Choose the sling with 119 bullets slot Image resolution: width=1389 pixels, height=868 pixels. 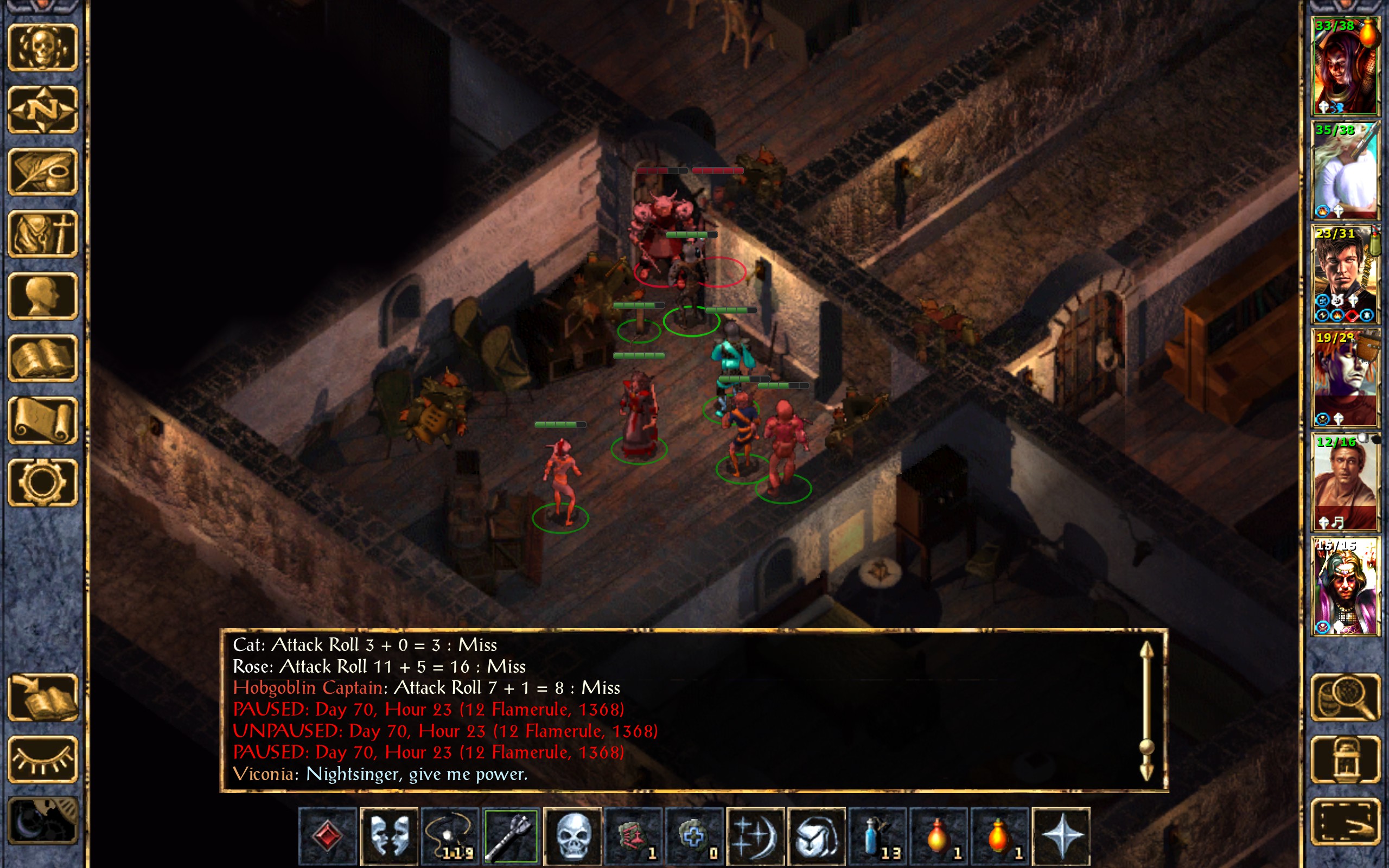tap(449, 836)
